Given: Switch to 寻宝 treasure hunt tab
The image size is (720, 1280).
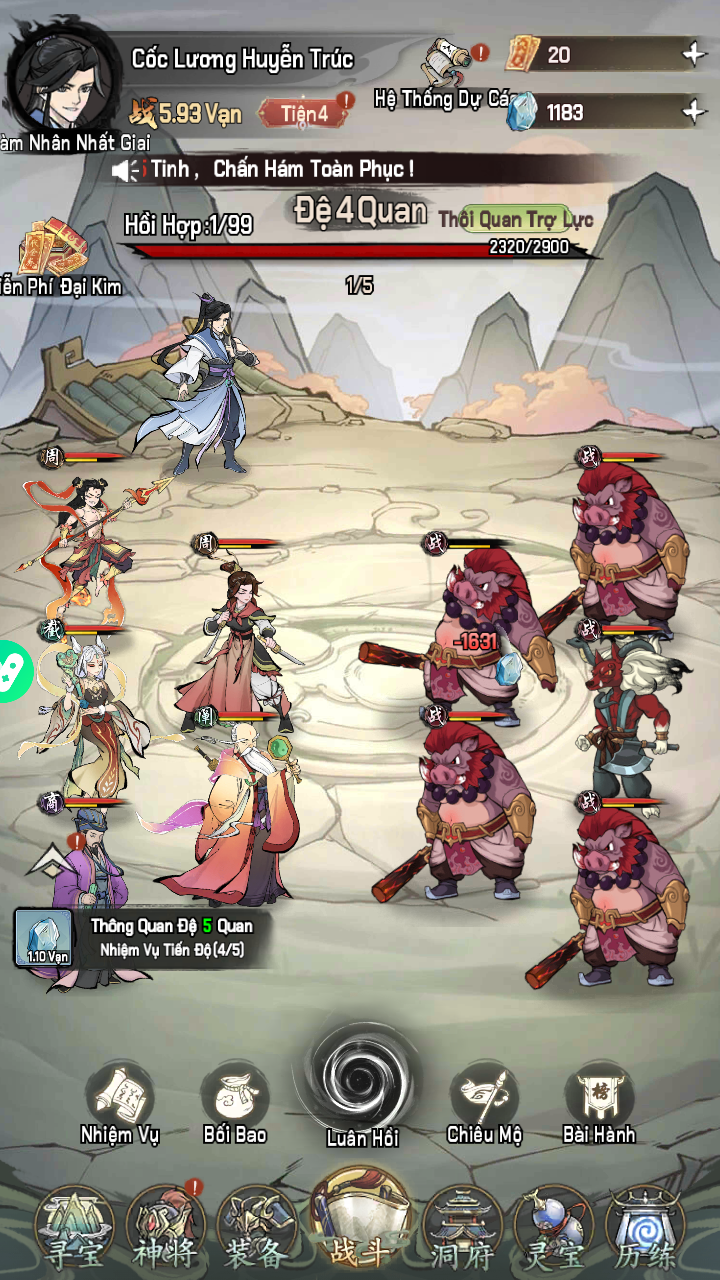Looking at the screenshot, I should 75,1230.
